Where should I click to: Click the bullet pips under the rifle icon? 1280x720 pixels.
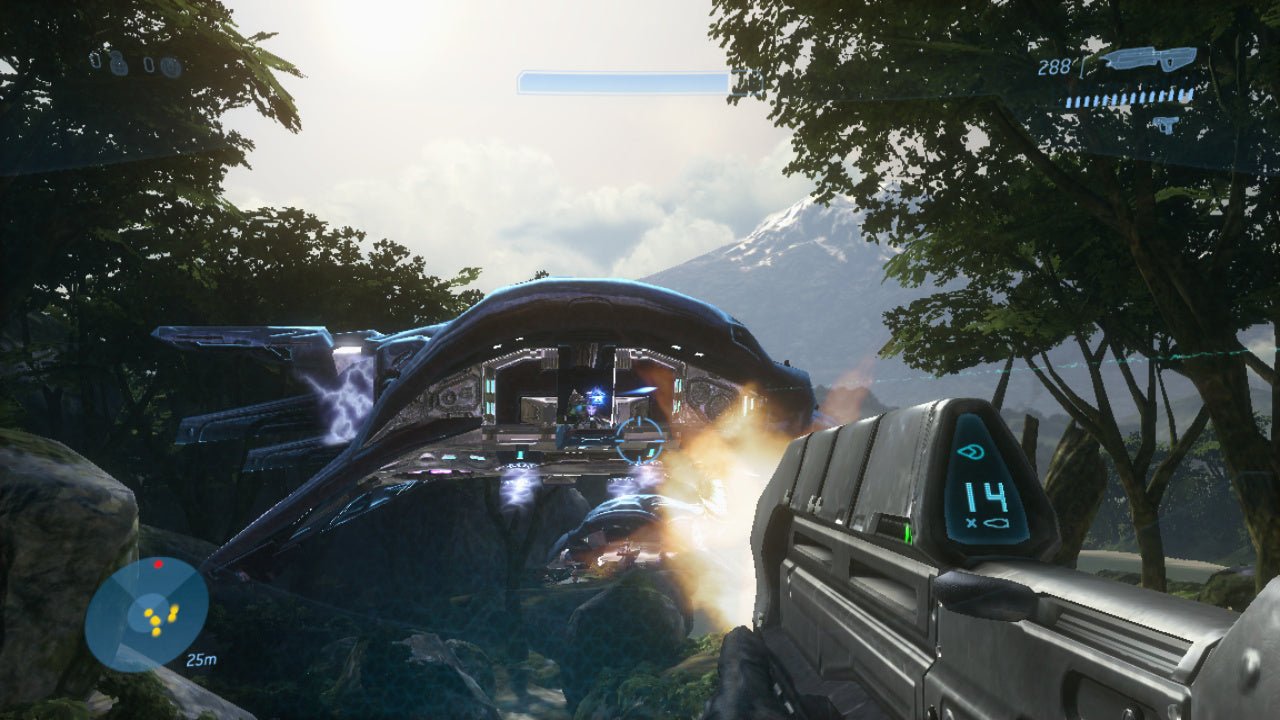(x=1128, y=97)
